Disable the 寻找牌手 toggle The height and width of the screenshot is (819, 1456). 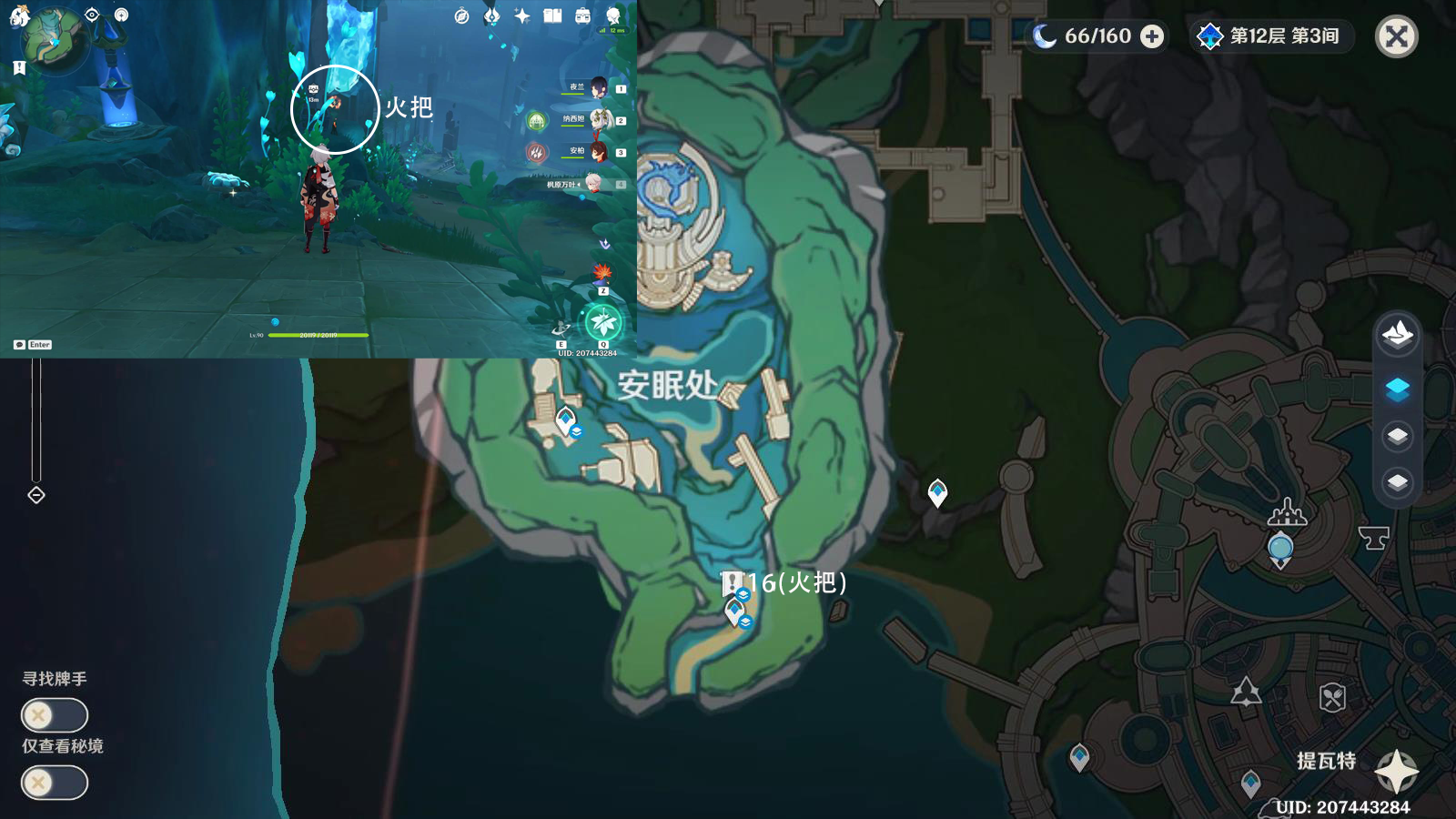[x=53, y=715]
